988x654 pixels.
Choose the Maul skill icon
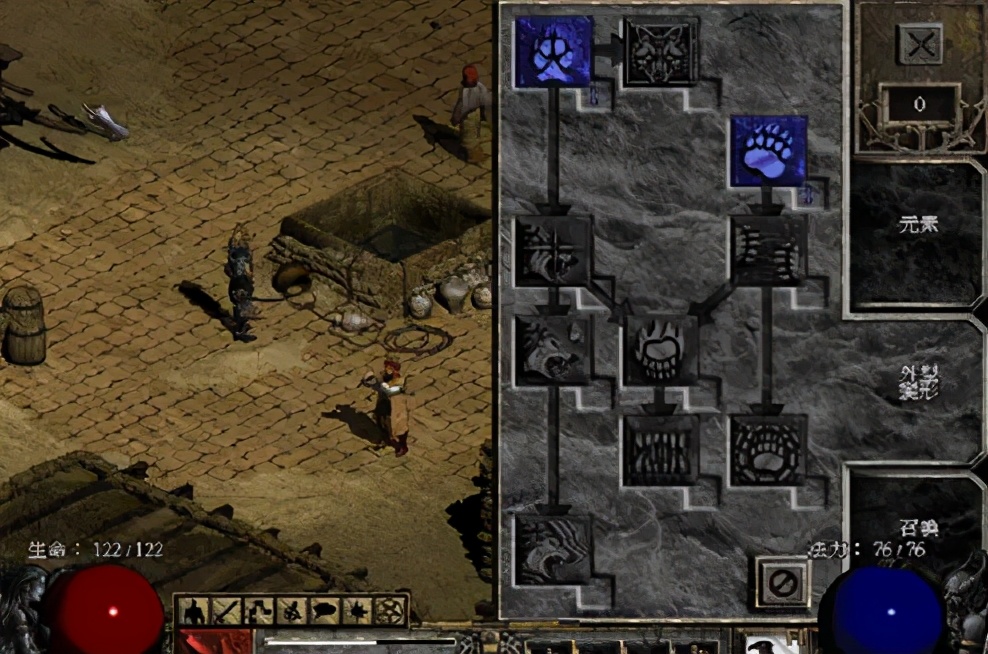pyautogui.click(x=768, y=250)
